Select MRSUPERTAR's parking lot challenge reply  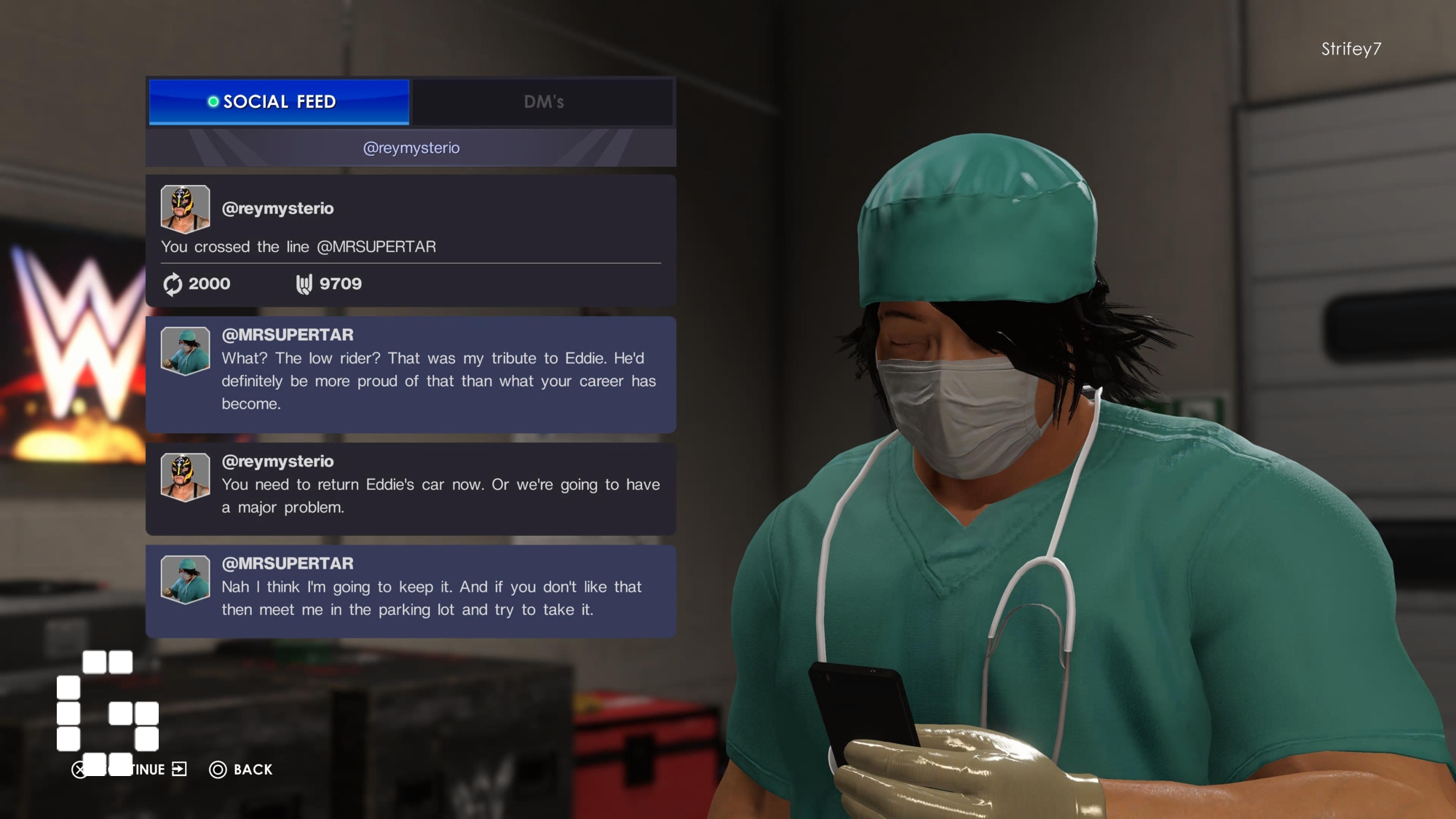pos(411,591)
